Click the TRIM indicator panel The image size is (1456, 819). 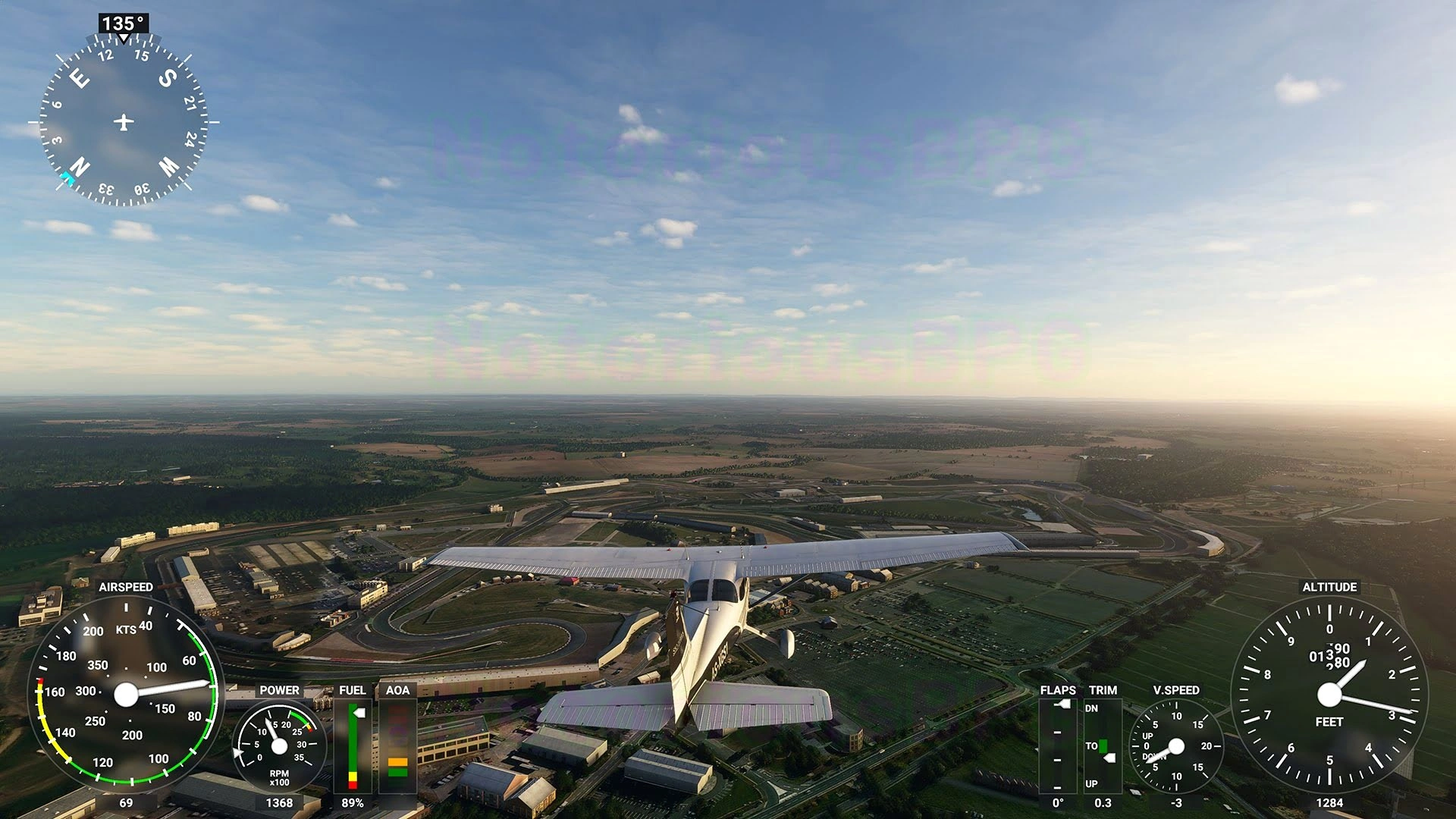[1102, 745]
